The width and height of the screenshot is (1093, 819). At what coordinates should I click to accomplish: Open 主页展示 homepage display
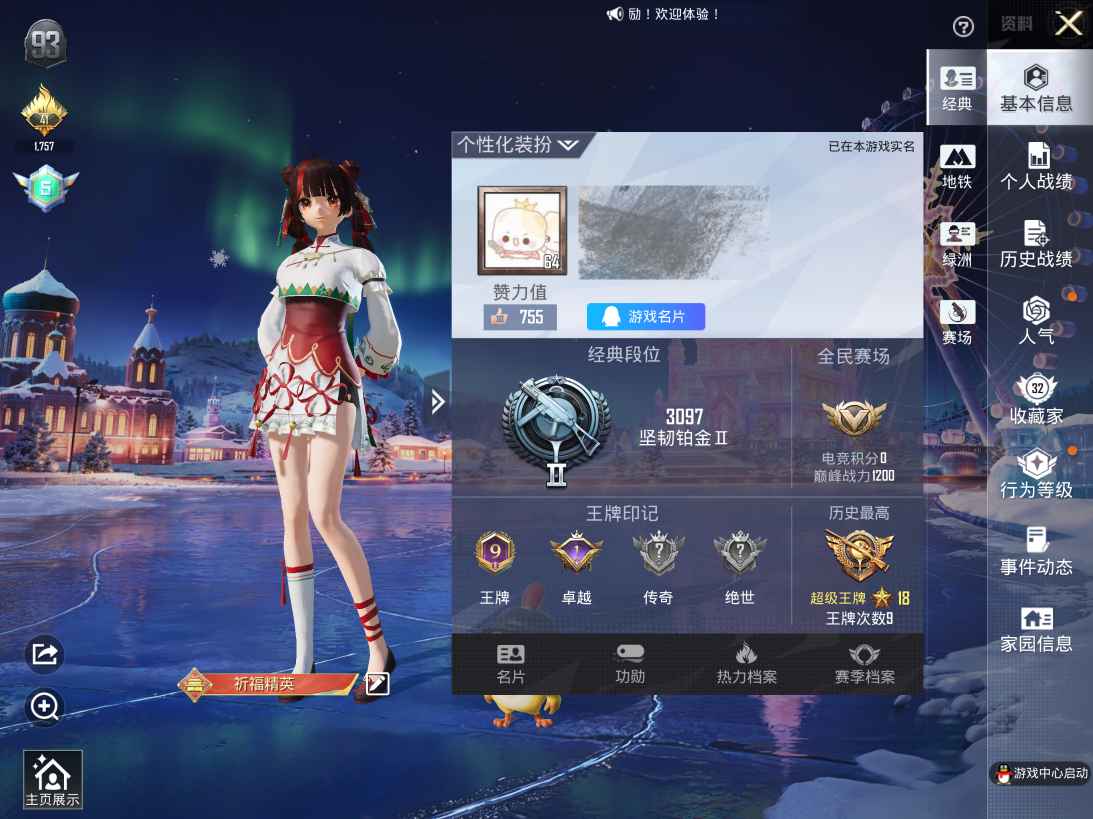coord(52,780)
